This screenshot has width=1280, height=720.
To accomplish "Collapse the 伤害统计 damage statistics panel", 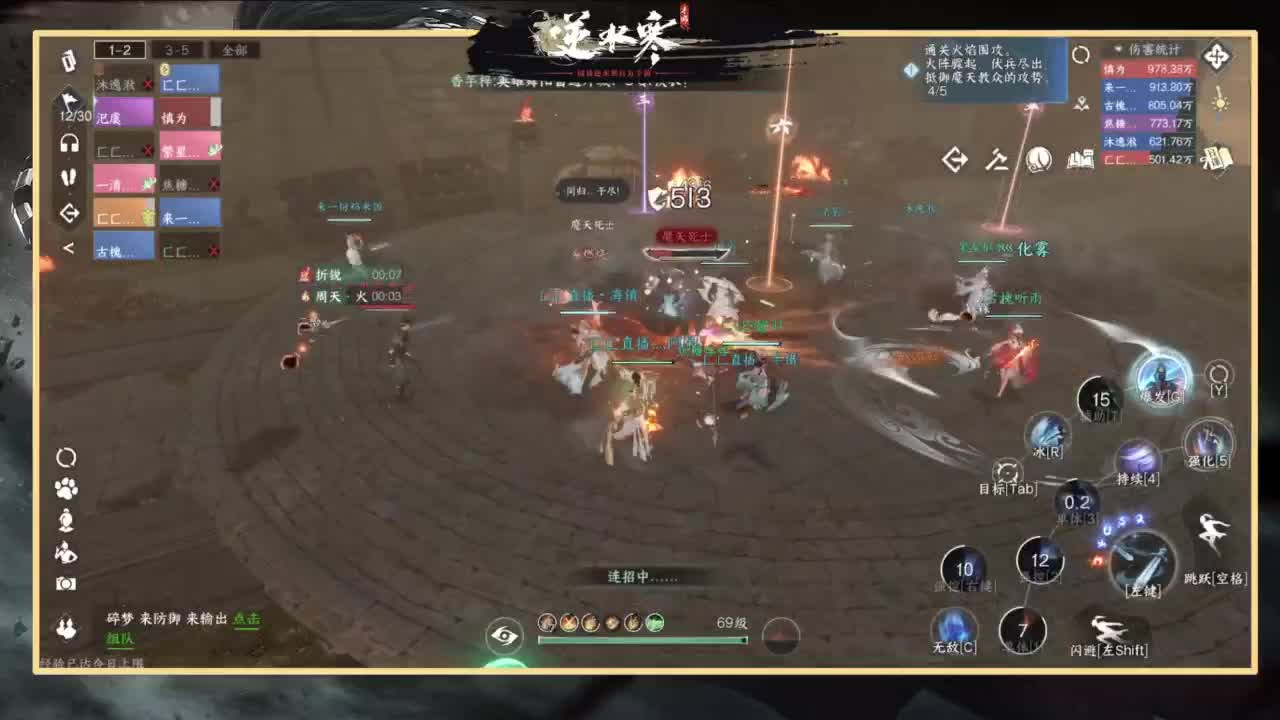I will coord(1117,49).
